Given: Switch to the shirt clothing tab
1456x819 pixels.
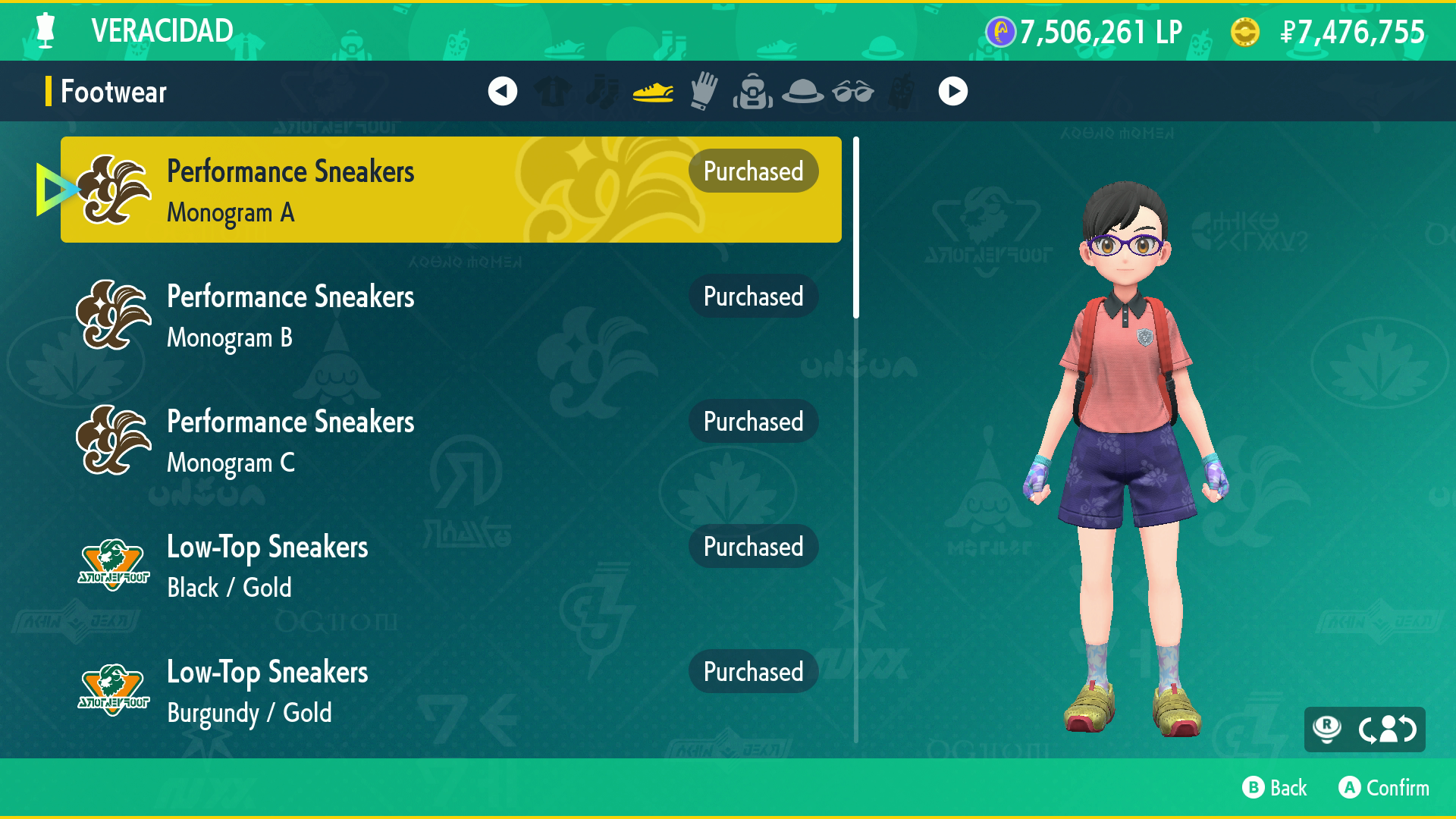Looking at the screenshot, I should click(553, 92).
